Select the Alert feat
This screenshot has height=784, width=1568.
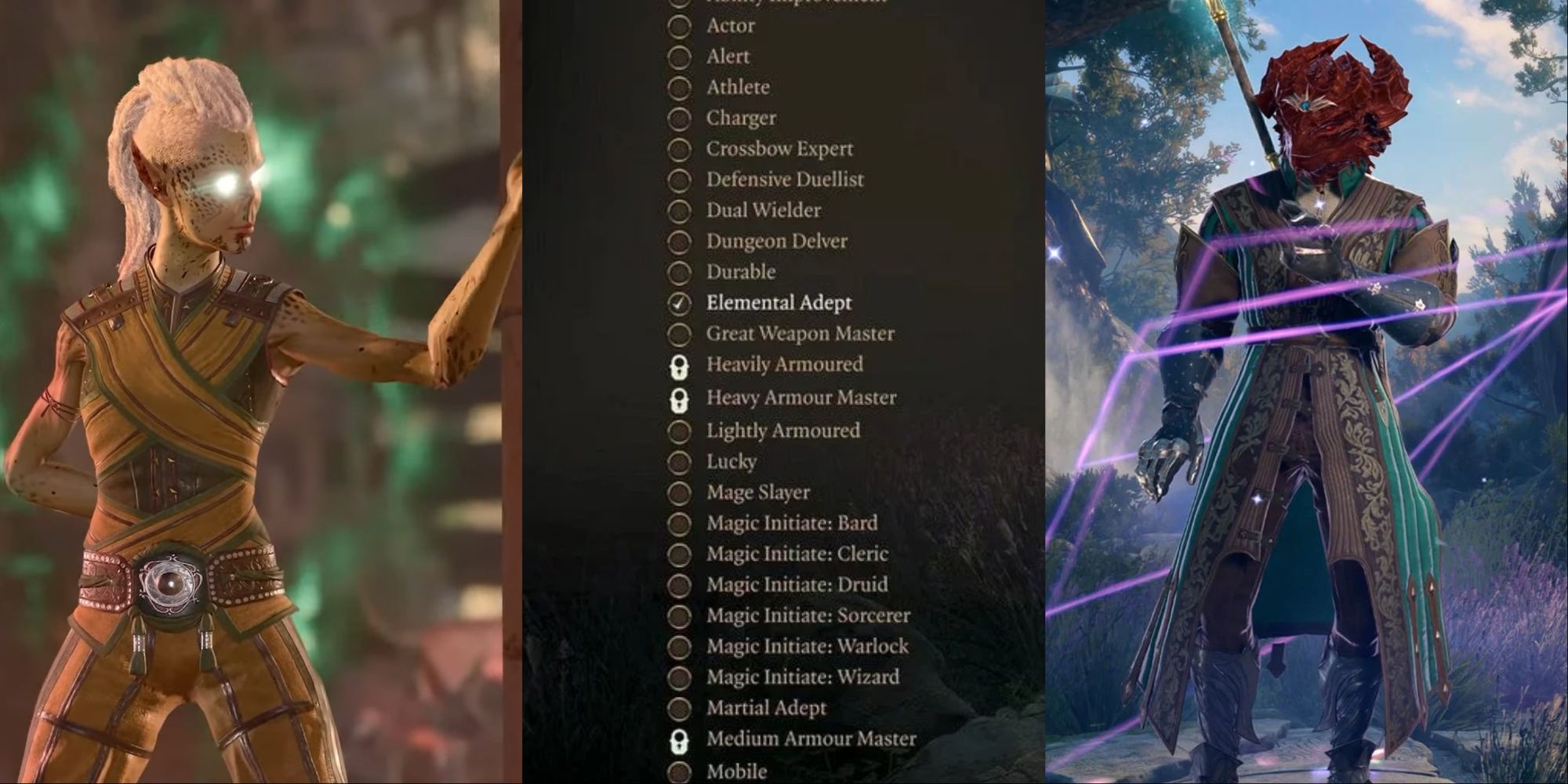tap(678, 56)
